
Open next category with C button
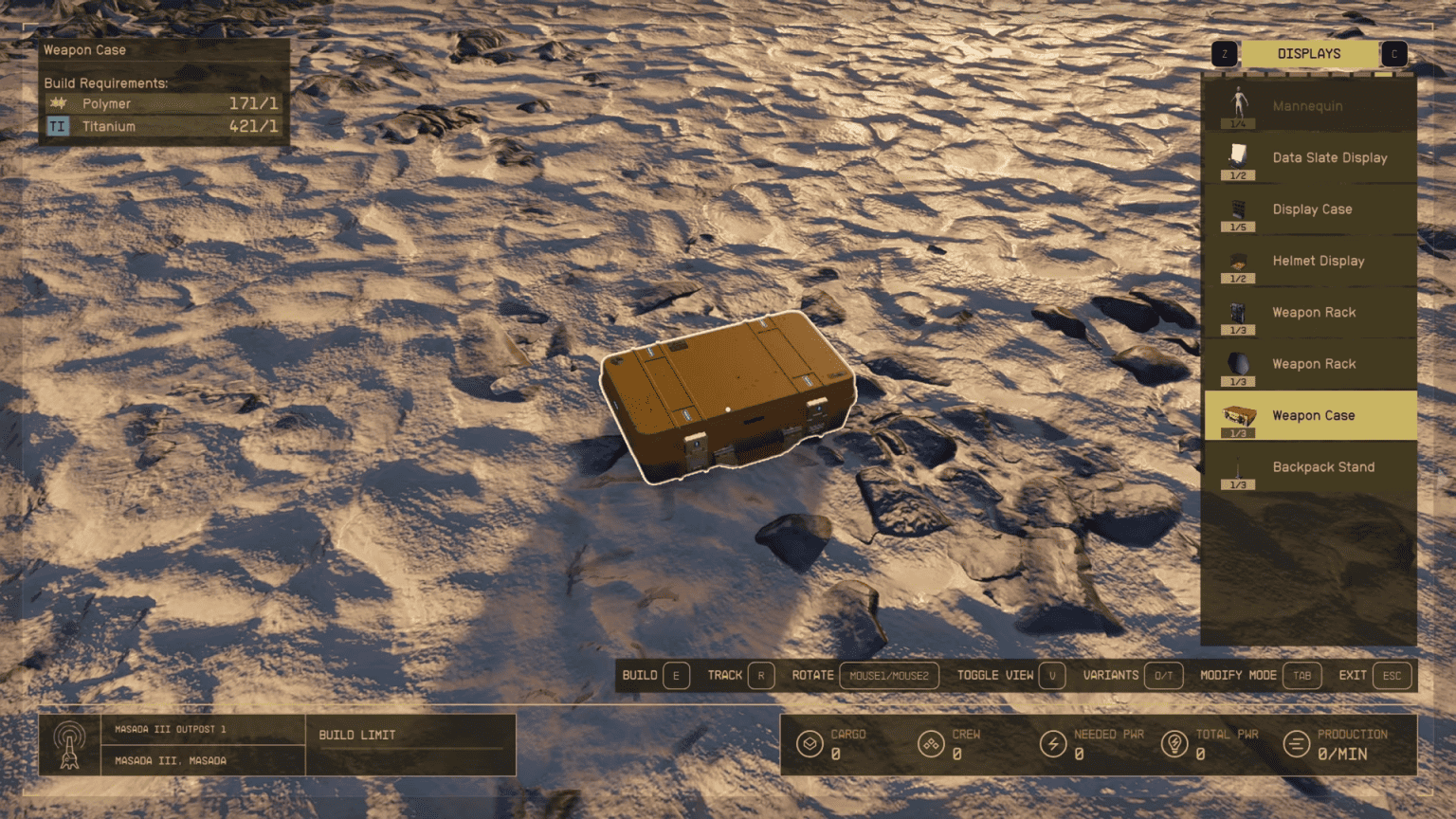pyautogui.click(x=1394, y=54)
